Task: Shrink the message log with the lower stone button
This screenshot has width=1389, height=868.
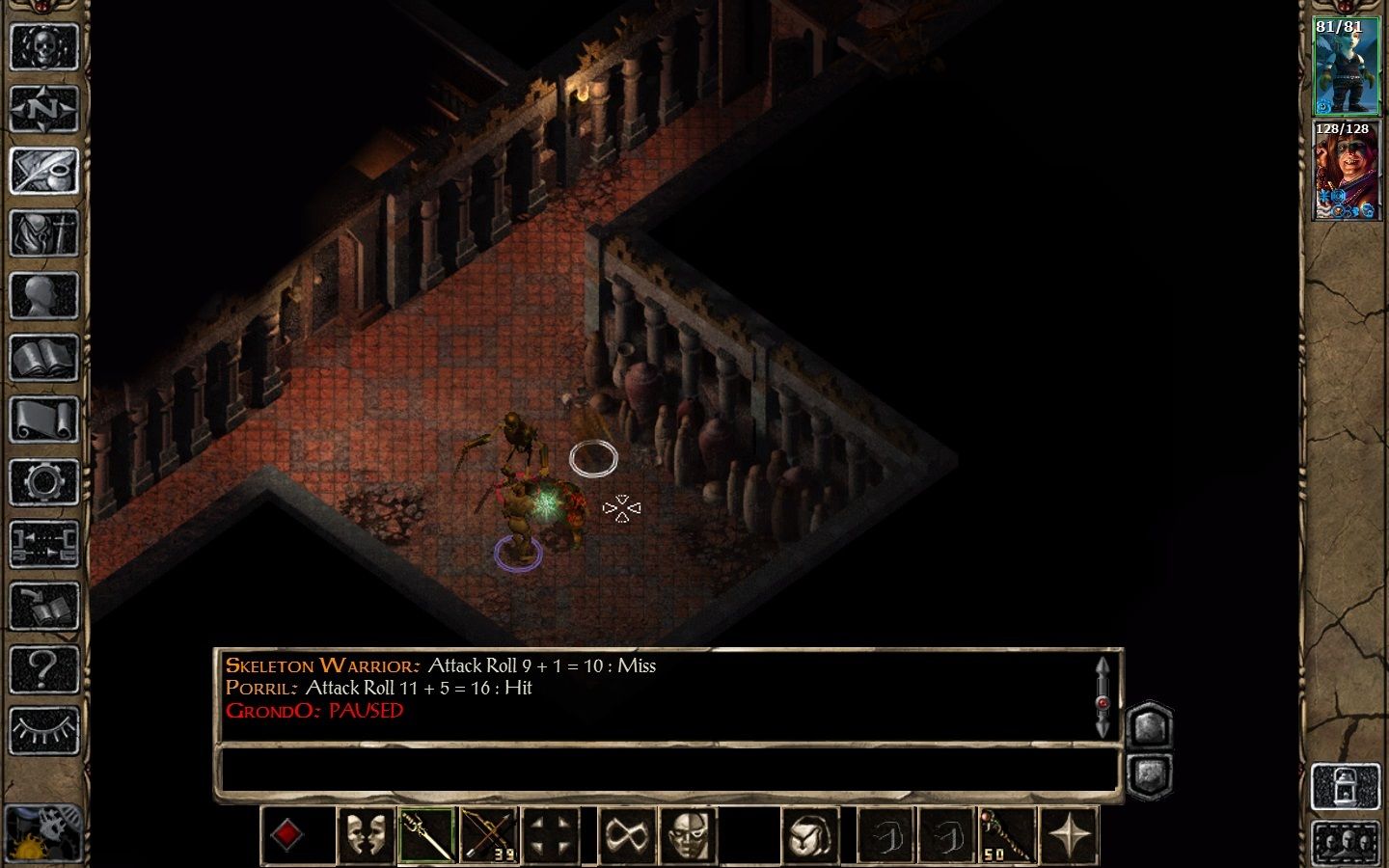Action: click(x=1152, y=771)
